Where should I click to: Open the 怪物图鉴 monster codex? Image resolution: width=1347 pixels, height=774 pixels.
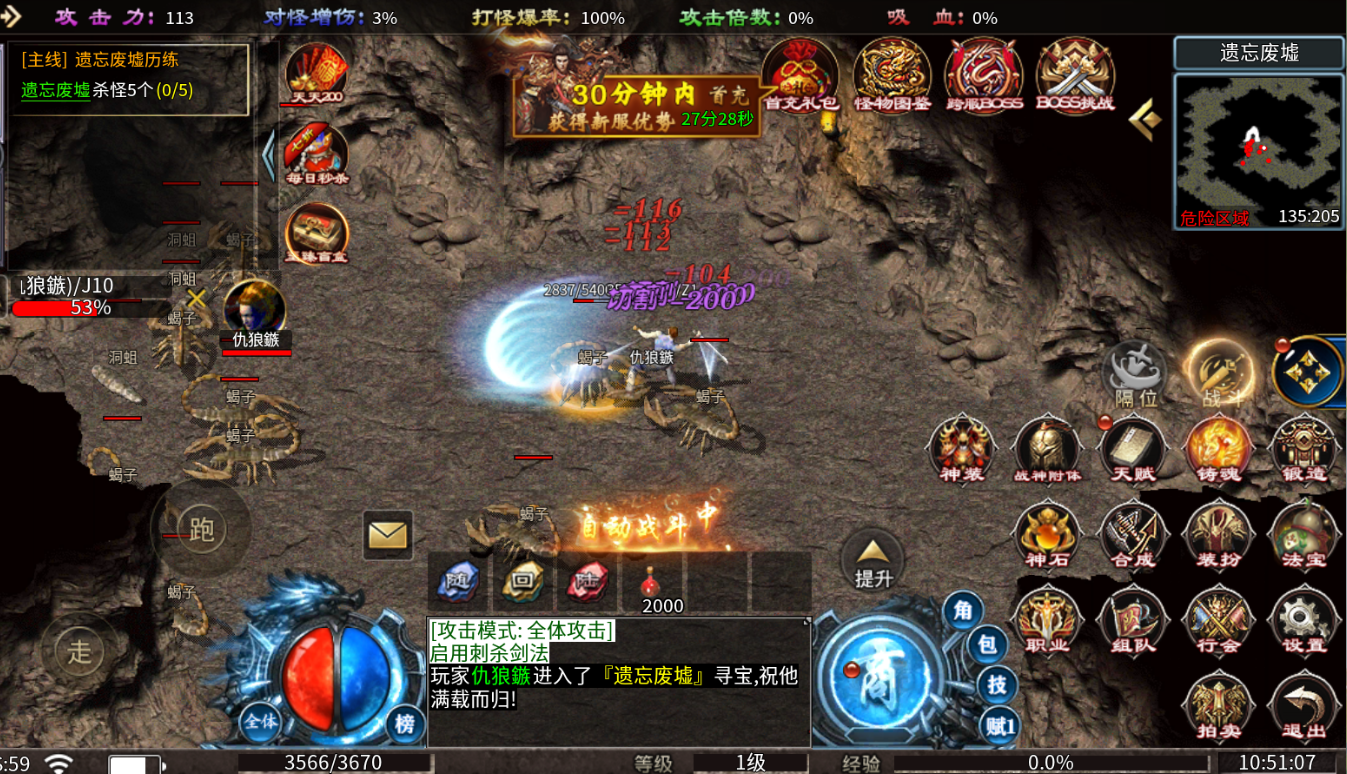point(891,76)
